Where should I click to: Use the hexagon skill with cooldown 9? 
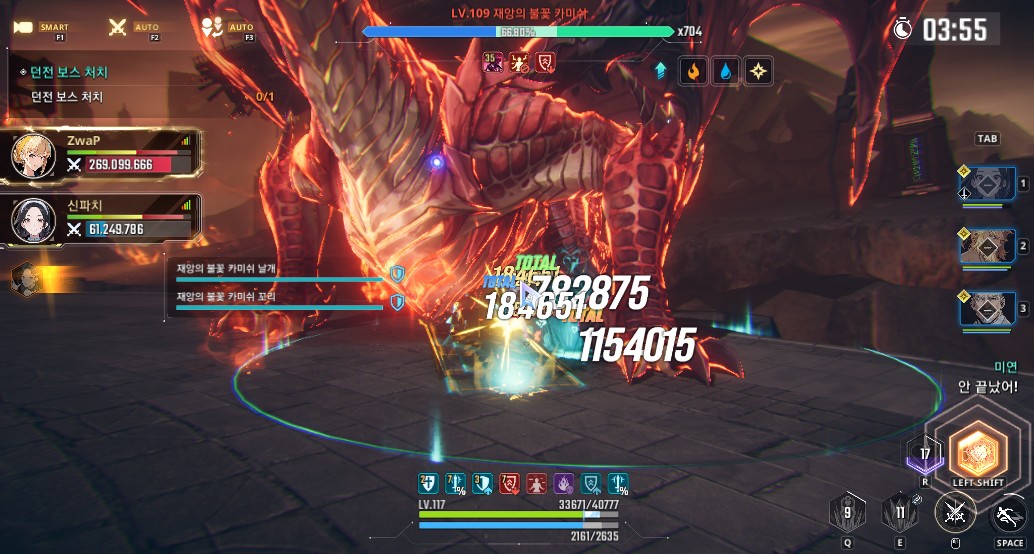pyautogui.click(x=847, y=514)
